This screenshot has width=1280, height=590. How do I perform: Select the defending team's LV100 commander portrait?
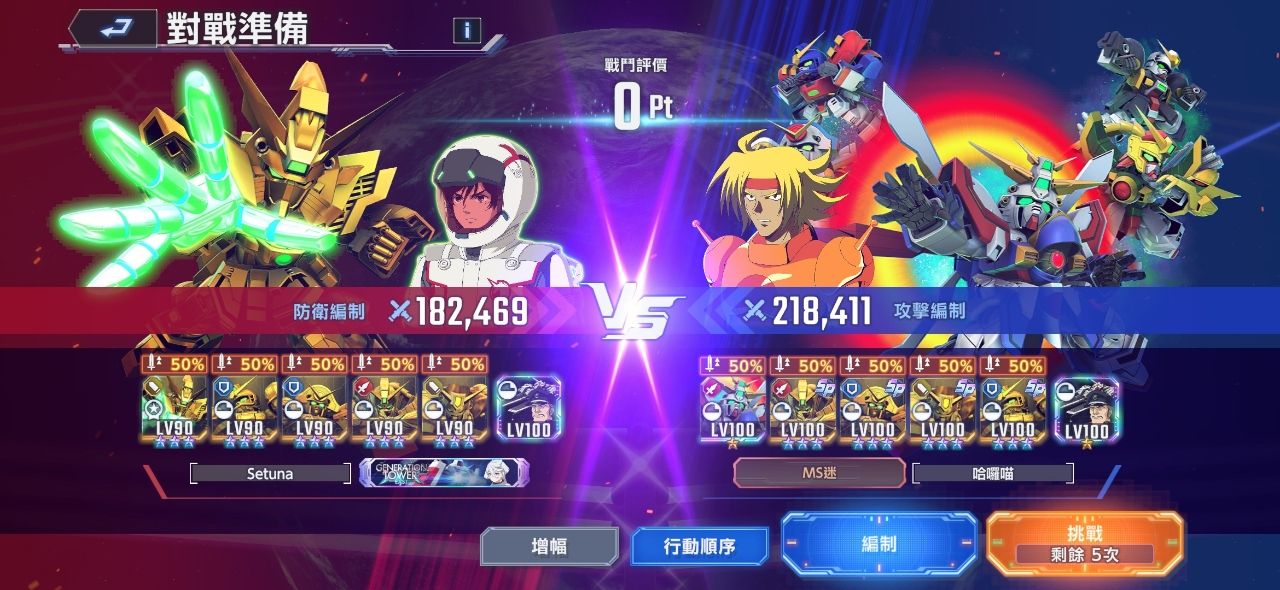[527, 409]
